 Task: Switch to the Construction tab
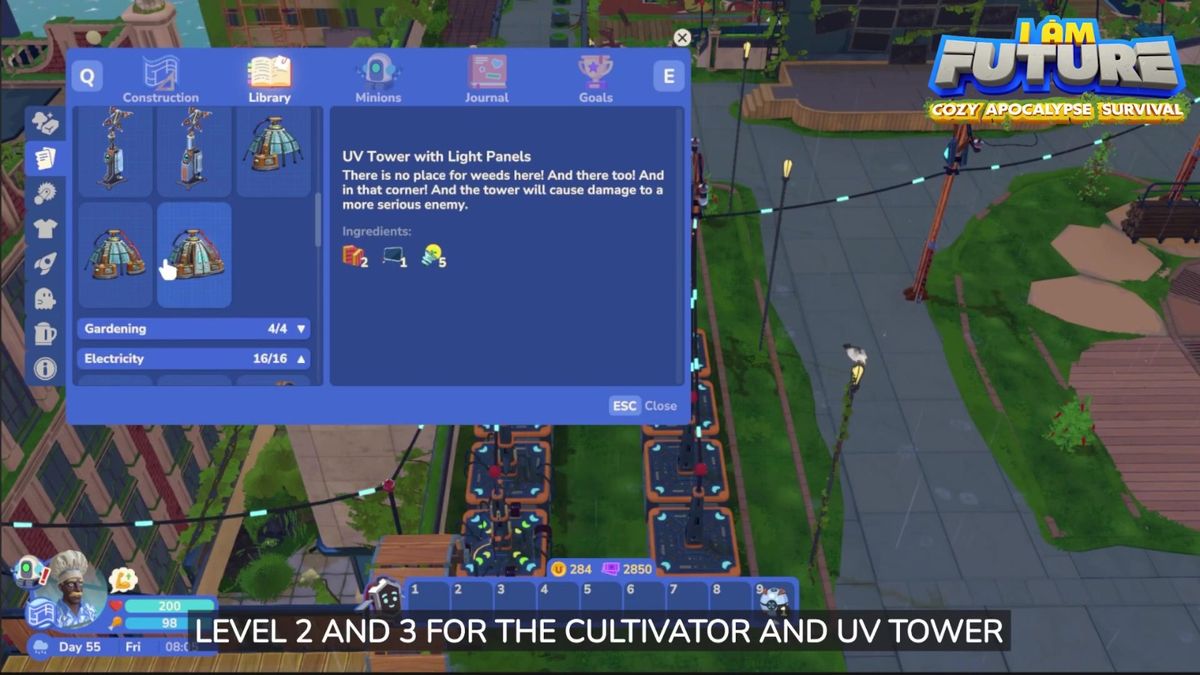coord(160,79)
